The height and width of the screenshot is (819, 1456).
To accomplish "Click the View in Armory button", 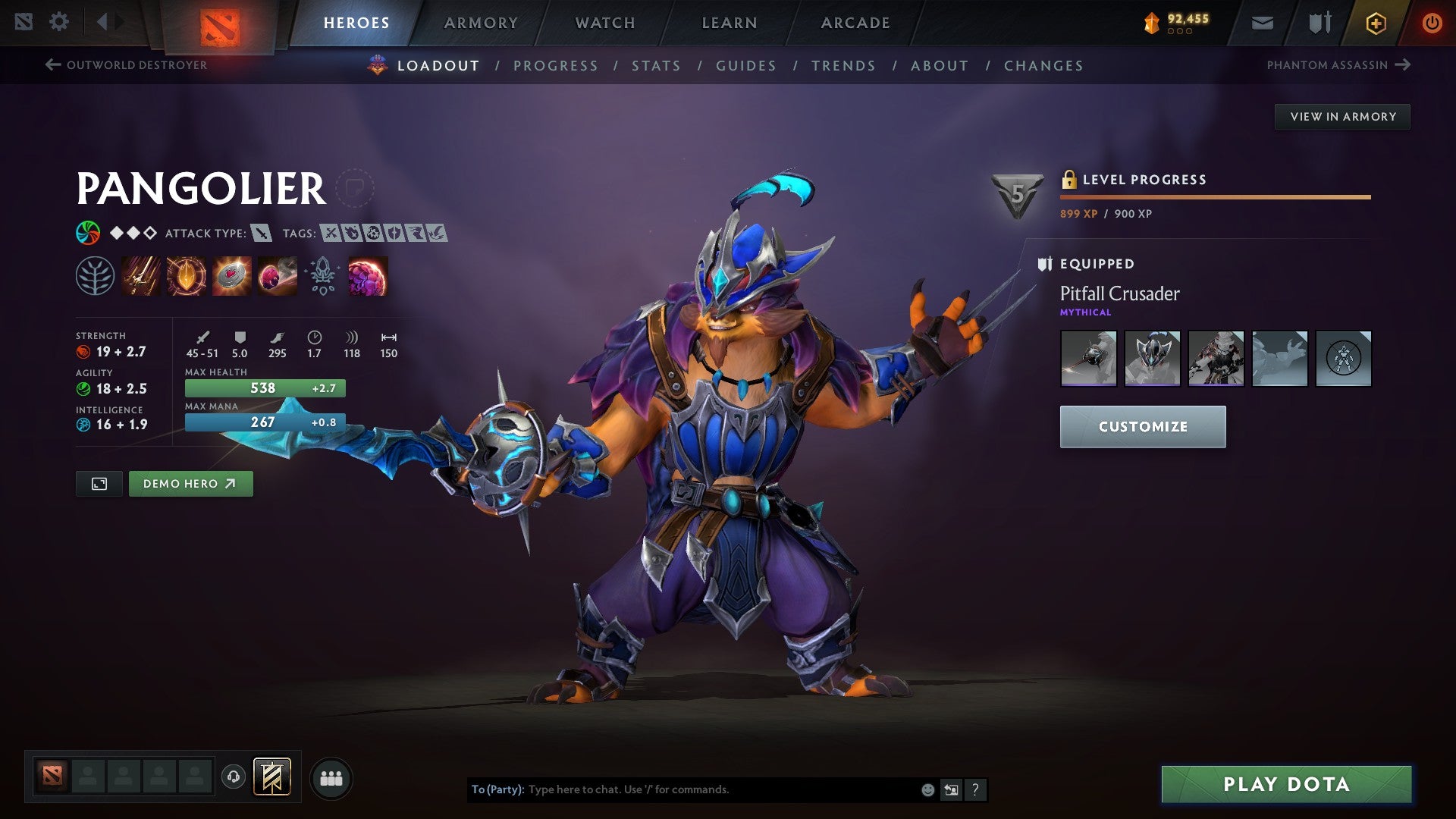I will coord(1342,116).
